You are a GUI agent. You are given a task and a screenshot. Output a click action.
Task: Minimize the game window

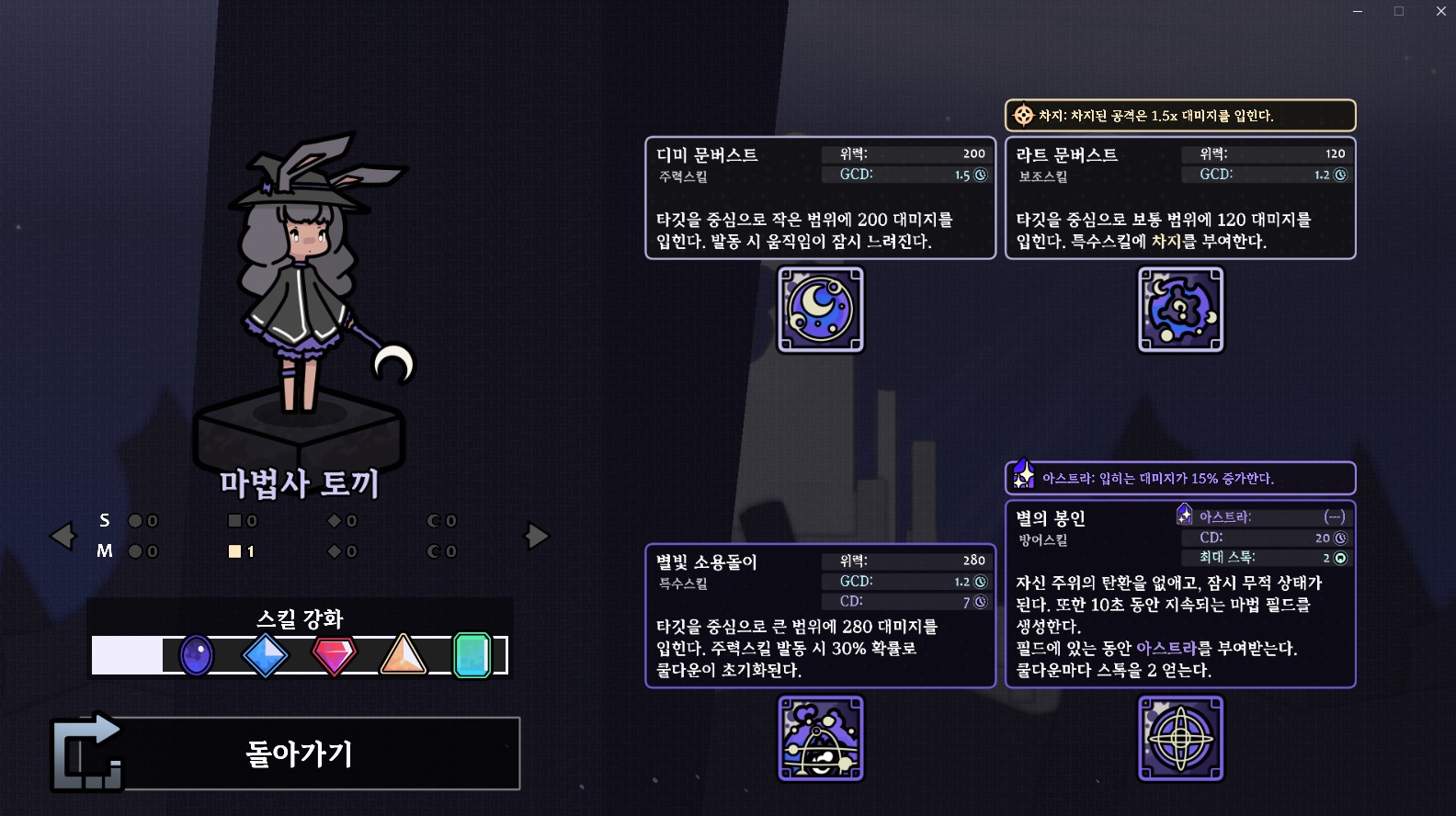[x=1358, y=11]
